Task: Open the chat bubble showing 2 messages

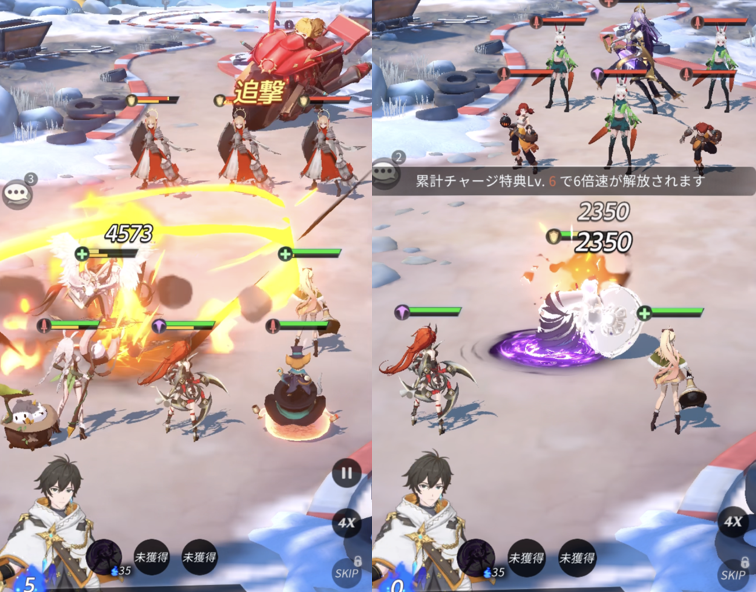Action: coord(386,172)
